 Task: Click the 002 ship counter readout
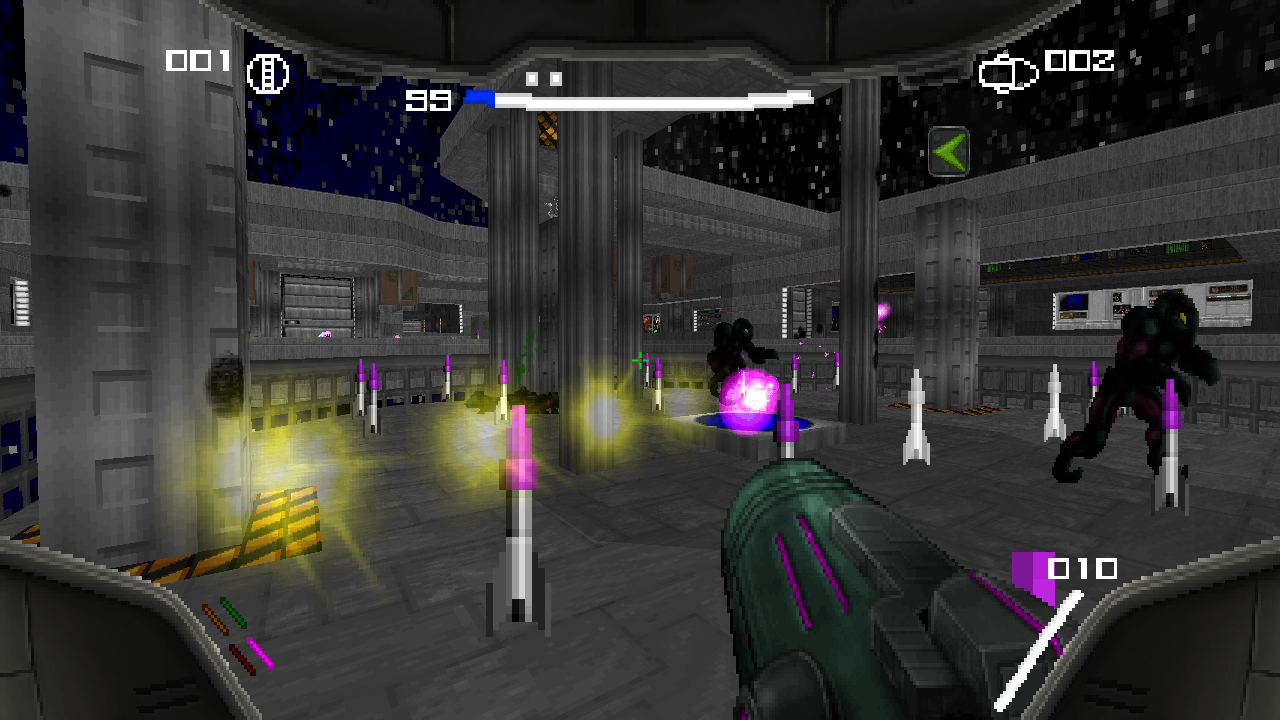click(1078, 62)
